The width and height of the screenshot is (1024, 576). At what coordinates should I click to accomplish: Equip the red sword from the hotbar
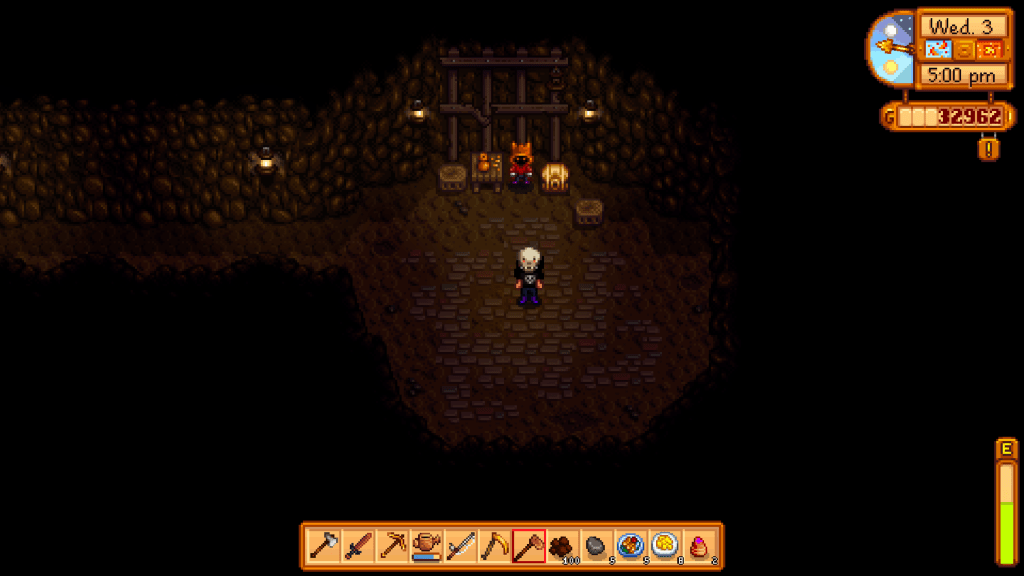(359, 546)
